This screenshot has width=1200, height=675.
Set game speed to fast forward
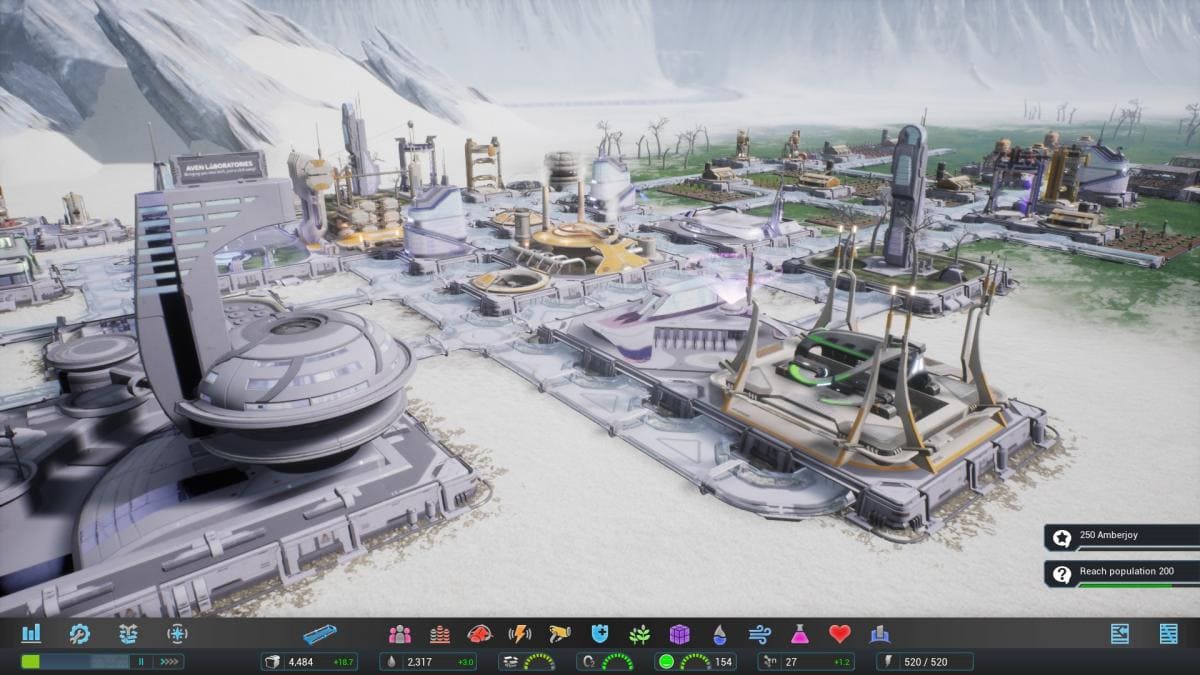click(x=169, y=661)
